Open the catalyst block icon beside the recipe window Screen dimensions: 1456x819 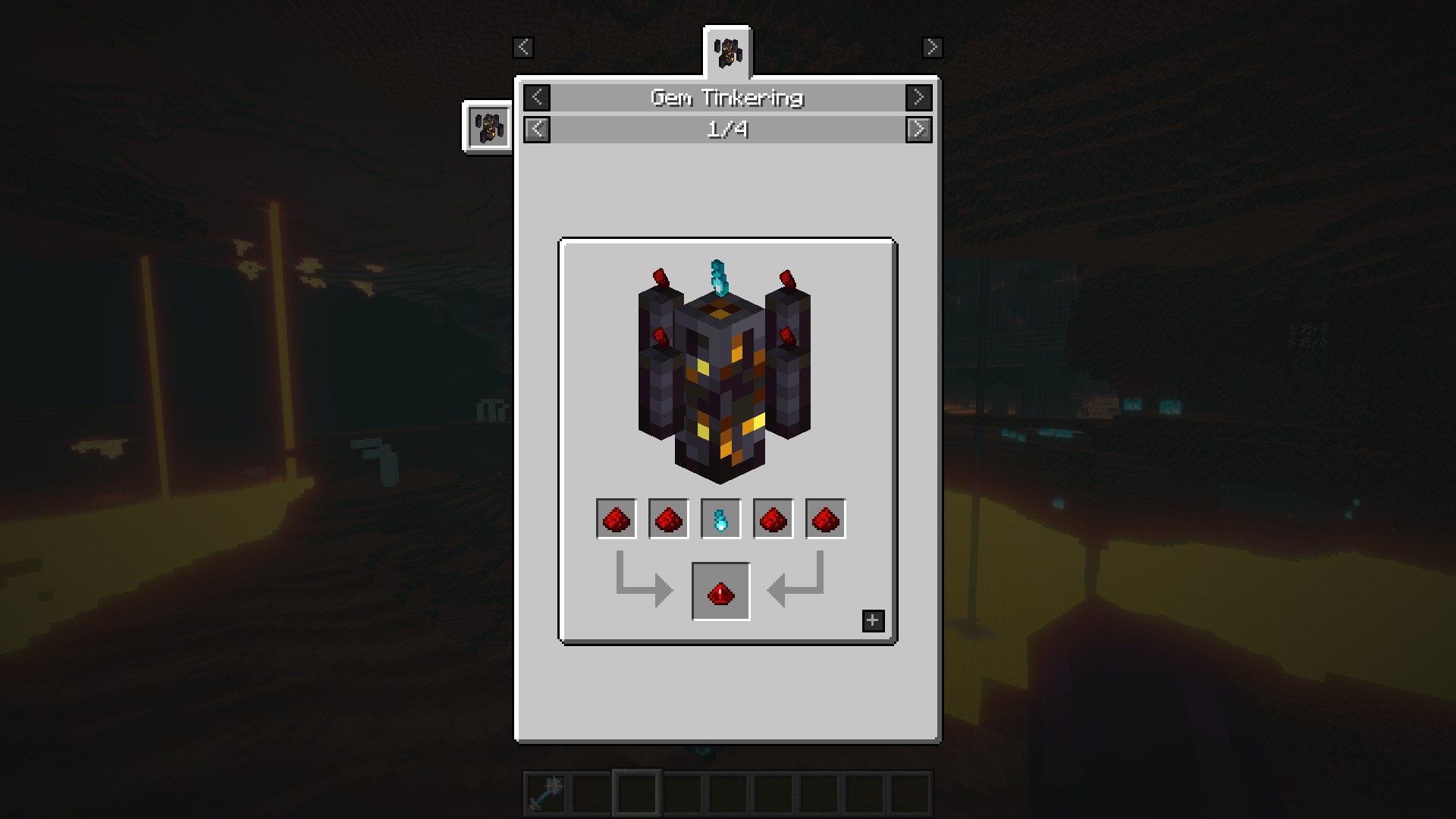click(487, 127)
